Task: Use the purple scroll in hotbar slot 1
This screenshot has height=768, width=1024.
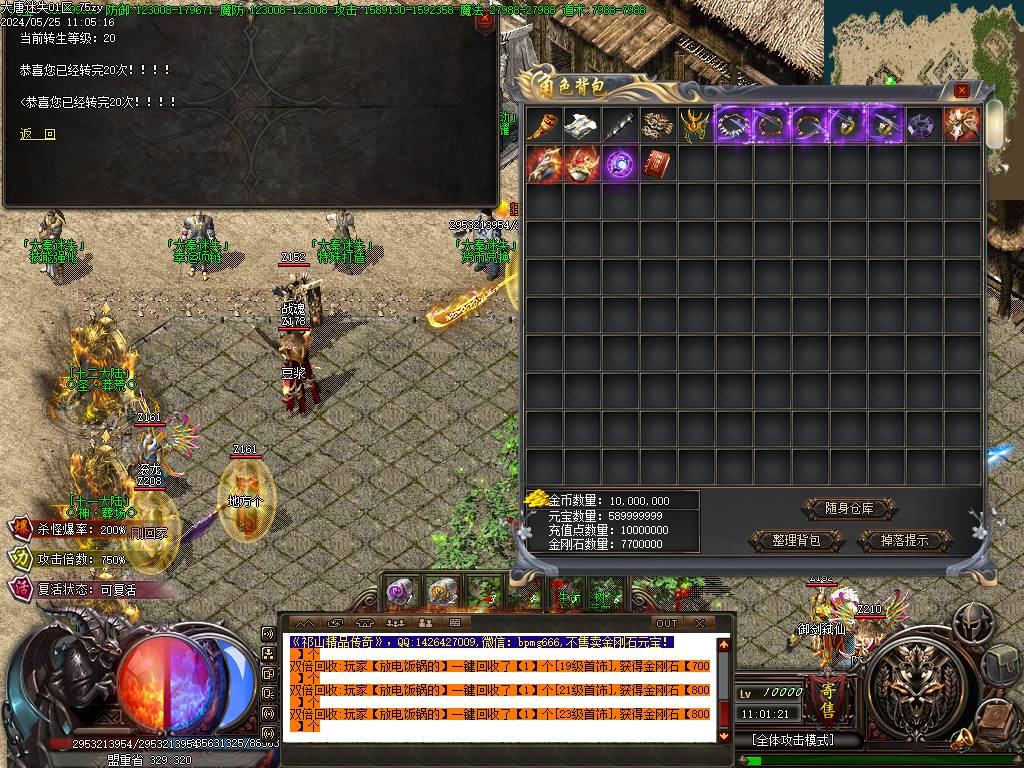Action: pos(402,593)
